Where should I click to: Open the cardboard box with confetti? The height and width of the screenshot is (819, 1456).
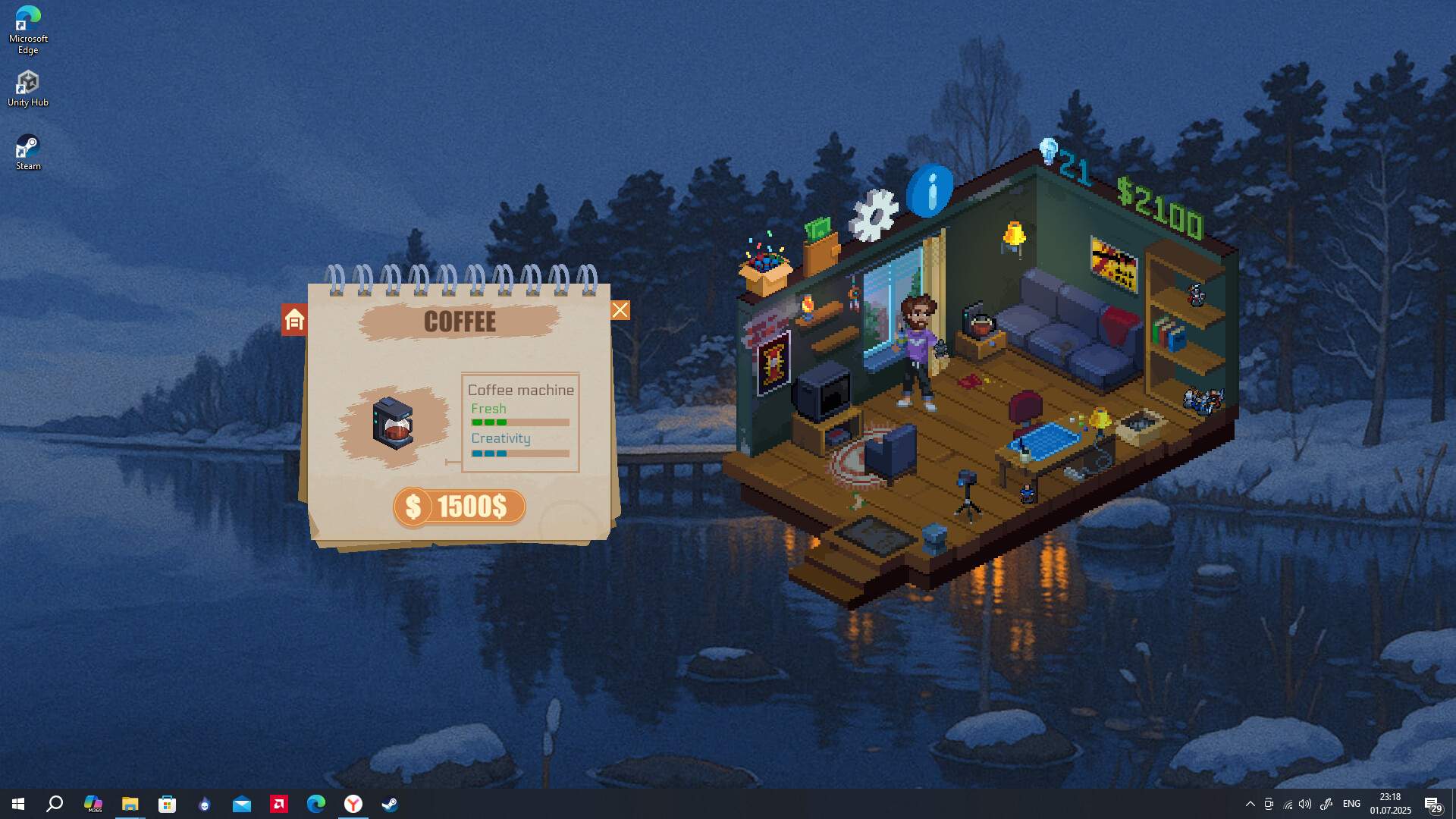pos(765,268)
